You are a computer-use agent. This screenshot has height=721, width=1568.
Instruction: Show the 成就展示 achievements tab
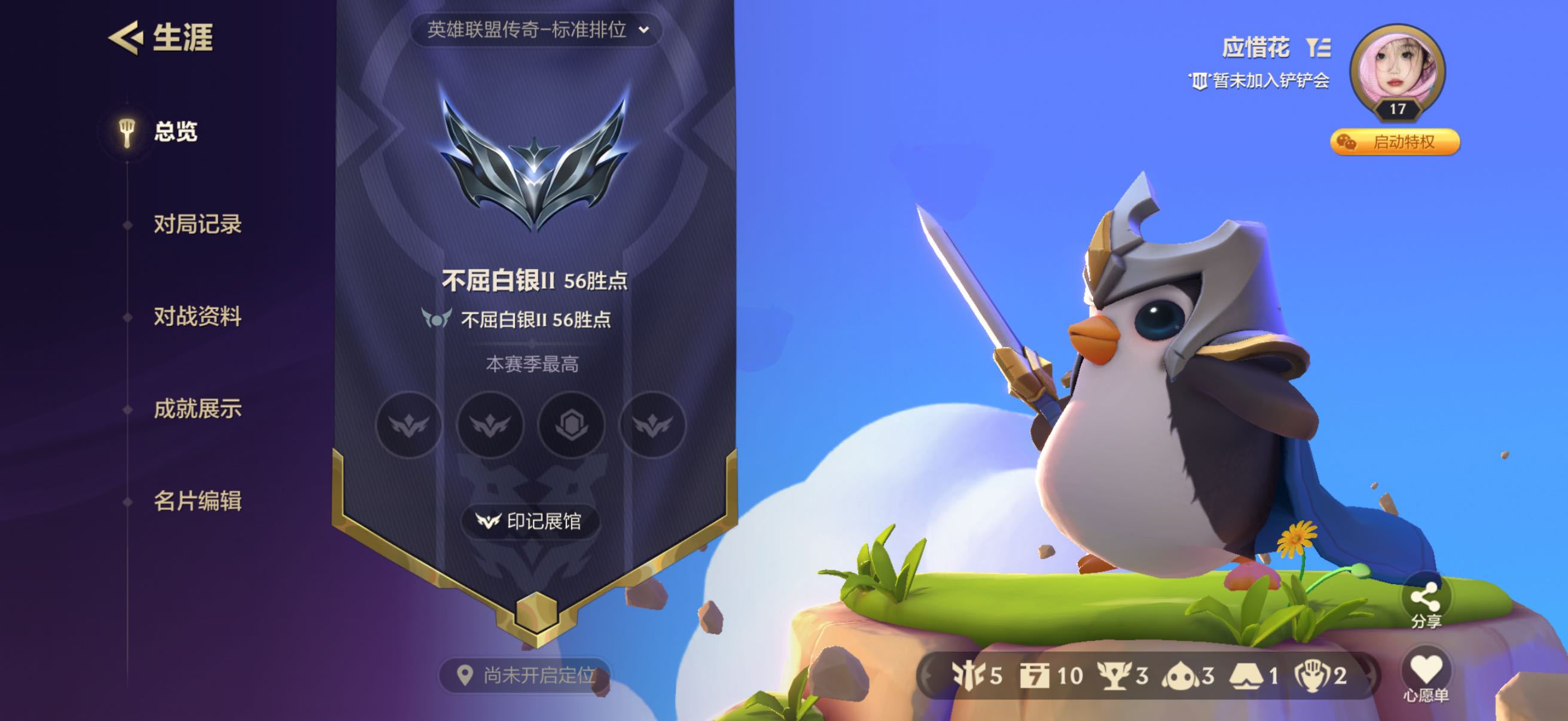[197, 409]
